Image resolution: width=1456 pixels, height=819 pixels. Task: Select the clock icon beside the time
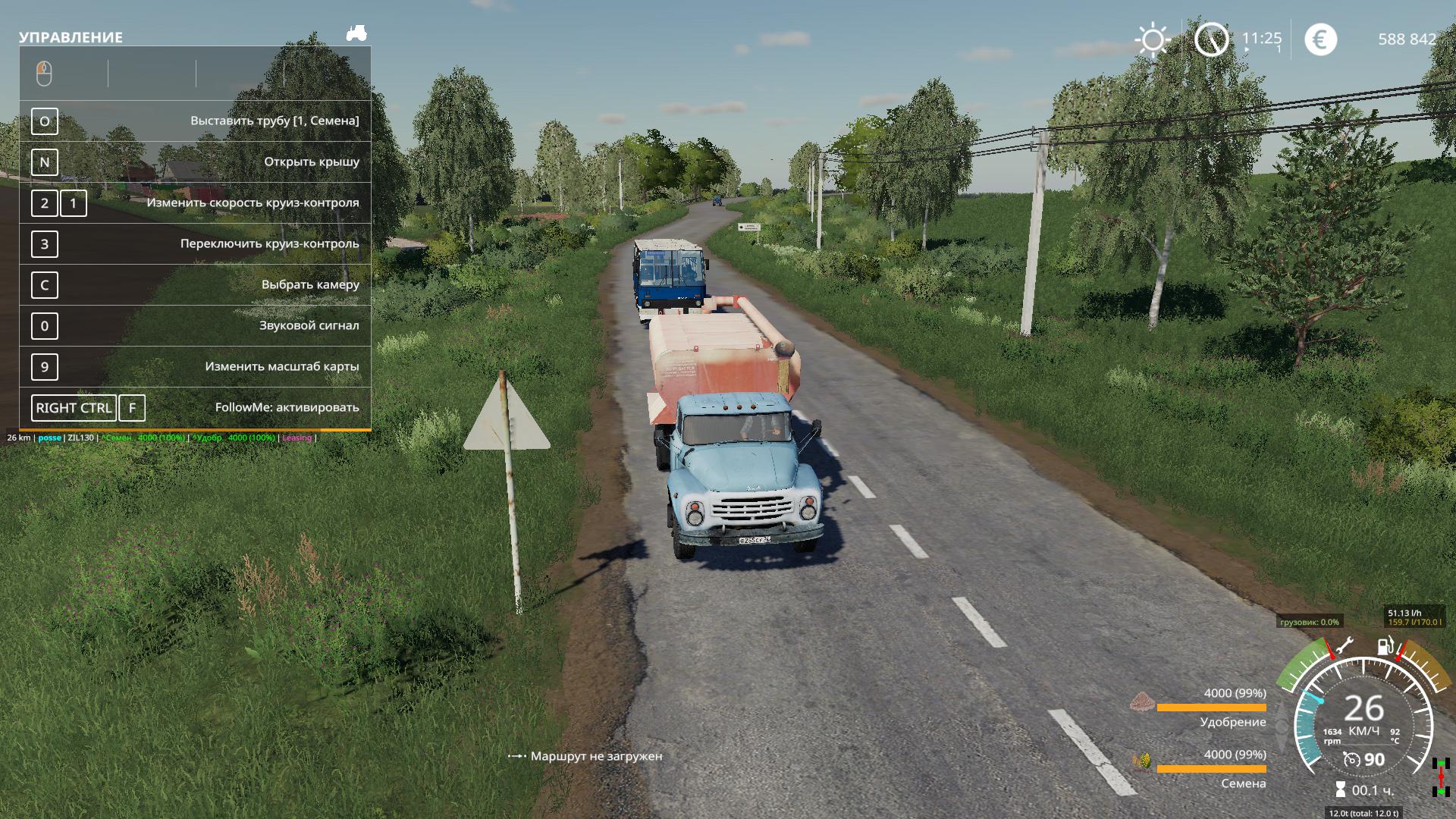[1211, 39]
